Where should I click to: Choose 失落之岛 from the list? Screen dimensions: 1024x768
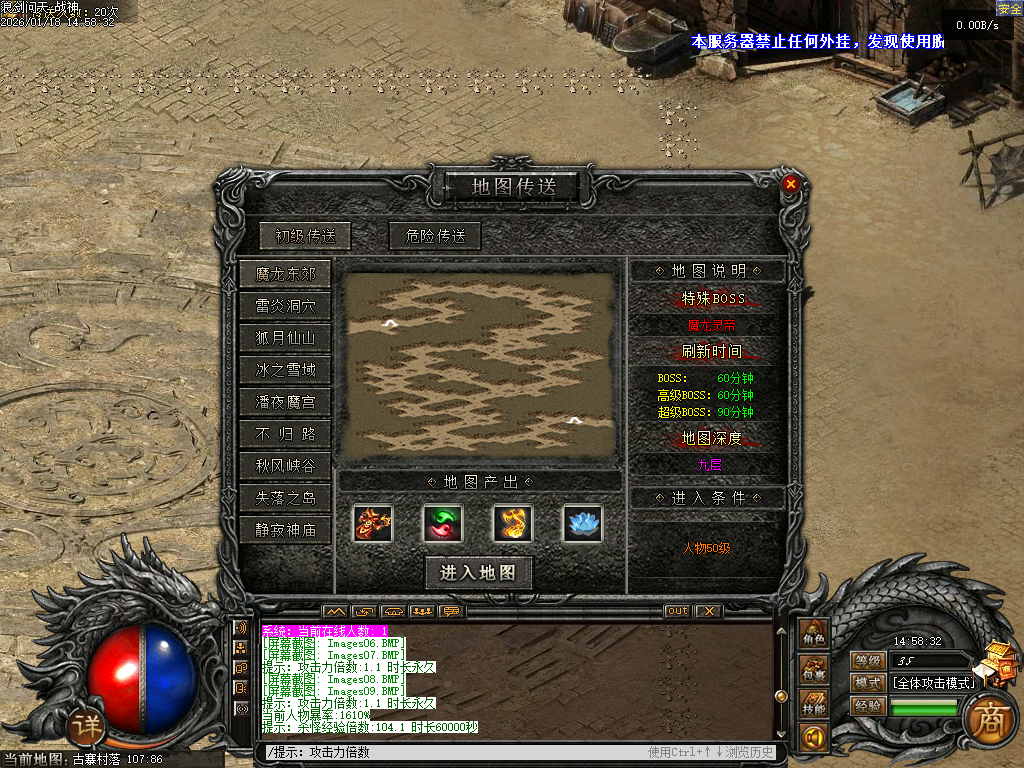click(285, 498)
